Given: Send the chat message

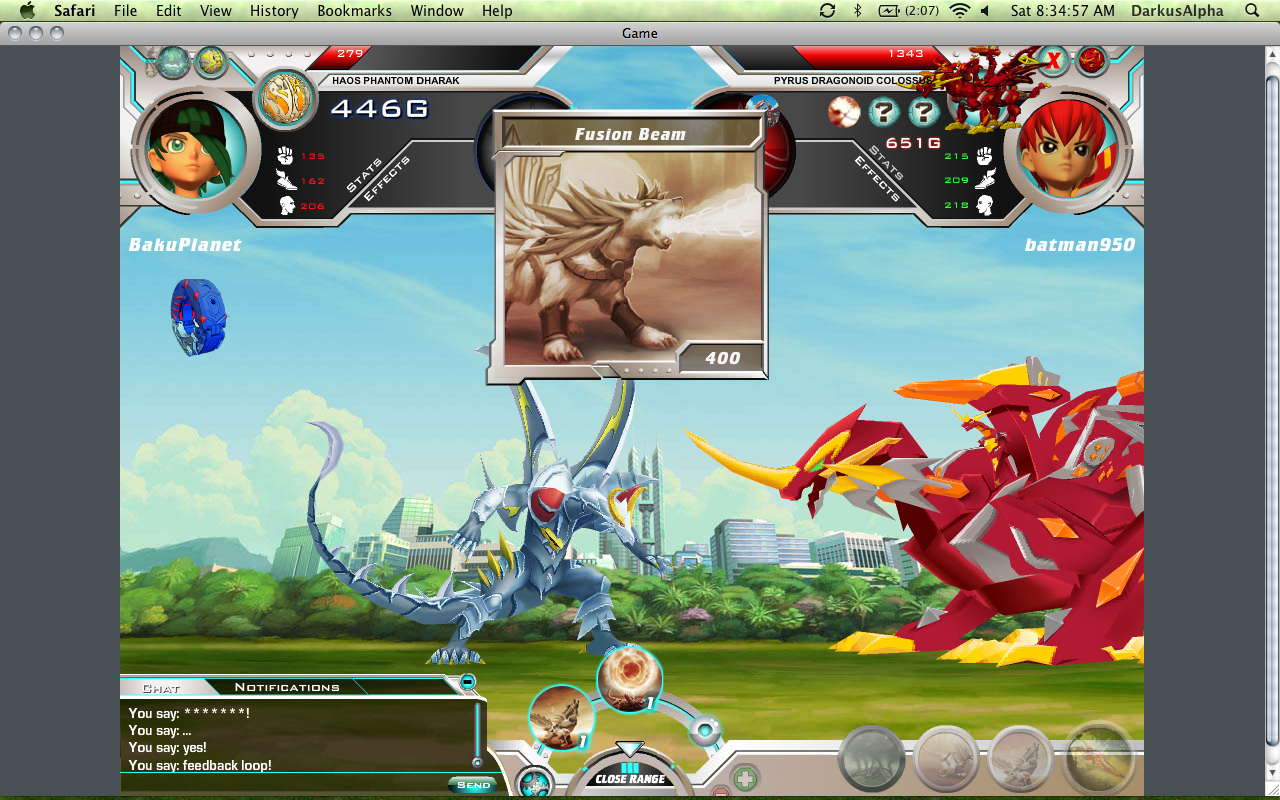Looking at the screenshot, I should pyautogui.click(x=473, y=785).
